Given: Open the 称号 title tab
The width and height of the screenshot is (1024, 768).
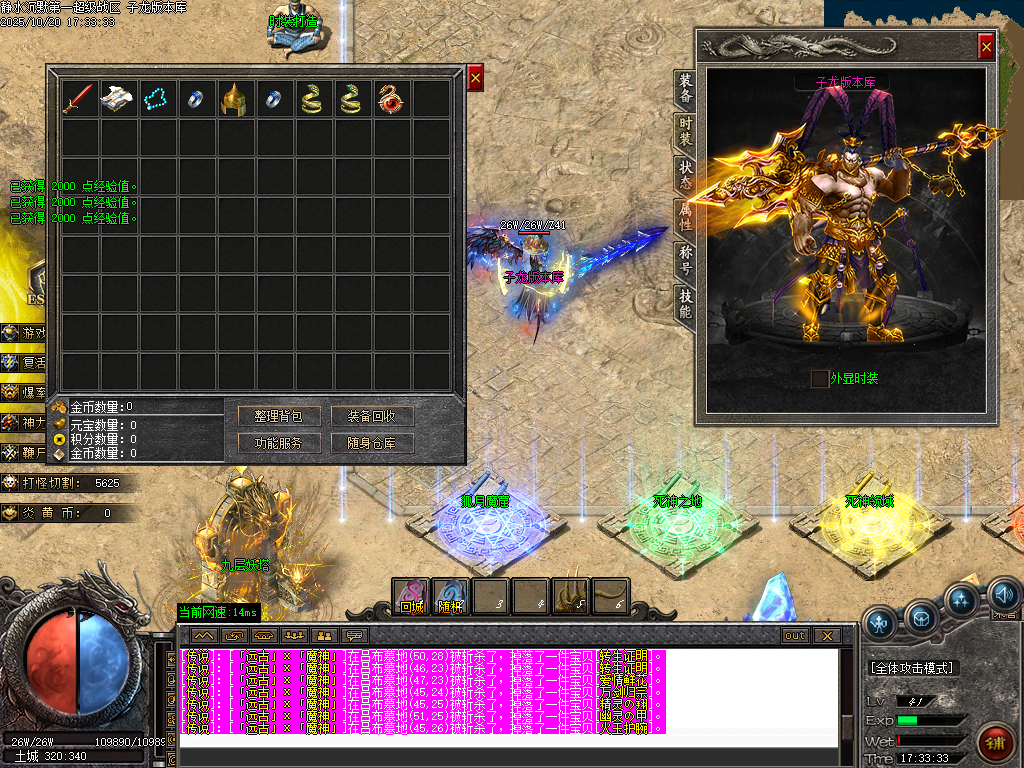Looking at the screenshot, I should coord(685,258).
